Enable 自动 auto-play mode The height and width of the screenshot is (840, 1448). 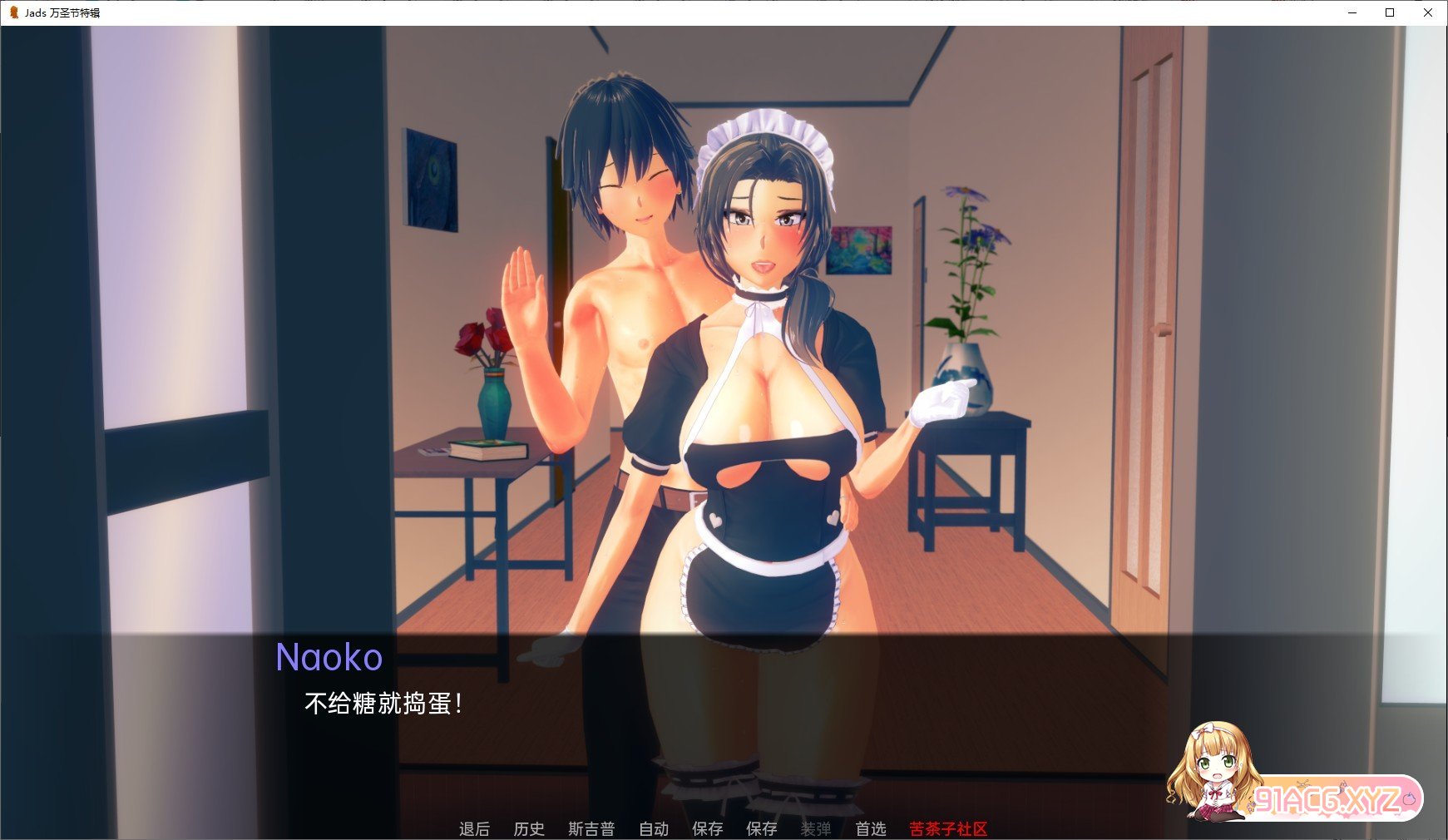coord(653,828)
